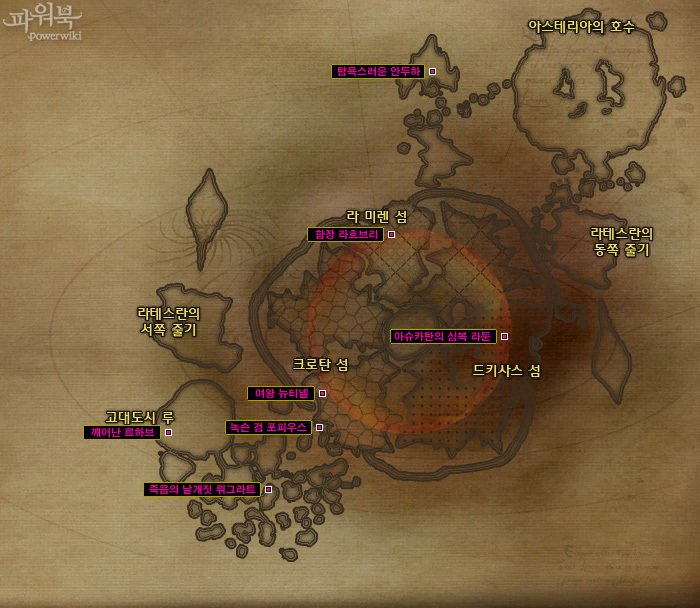This screenshot has width=700, height=608.
Task: Open the Powerwiki logo link
Action: 42,22
